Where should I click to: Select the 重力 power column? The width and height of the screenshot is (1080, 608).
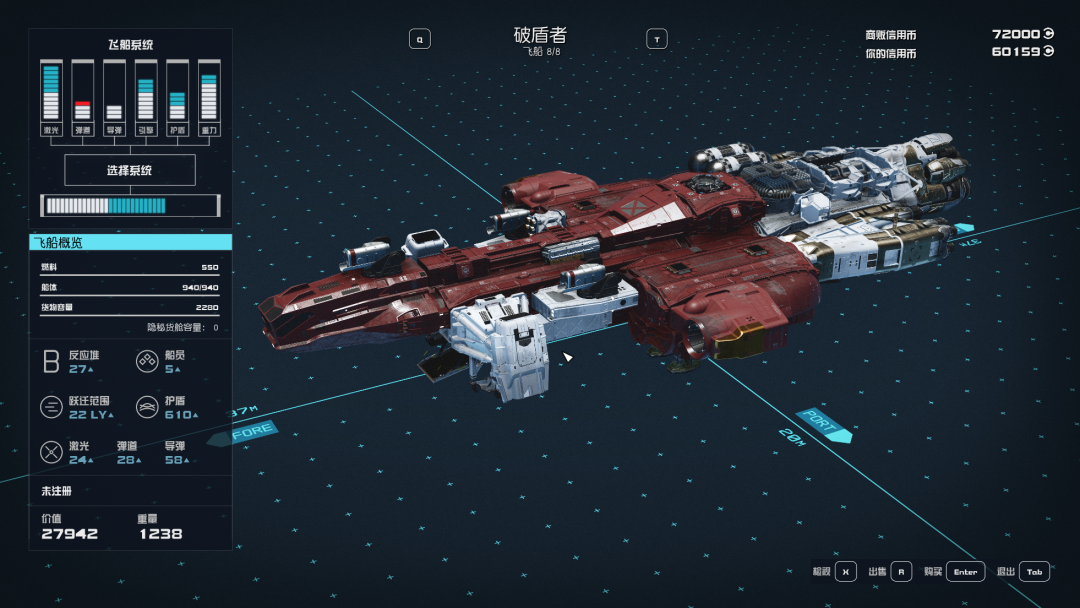[x=209, y=97]
